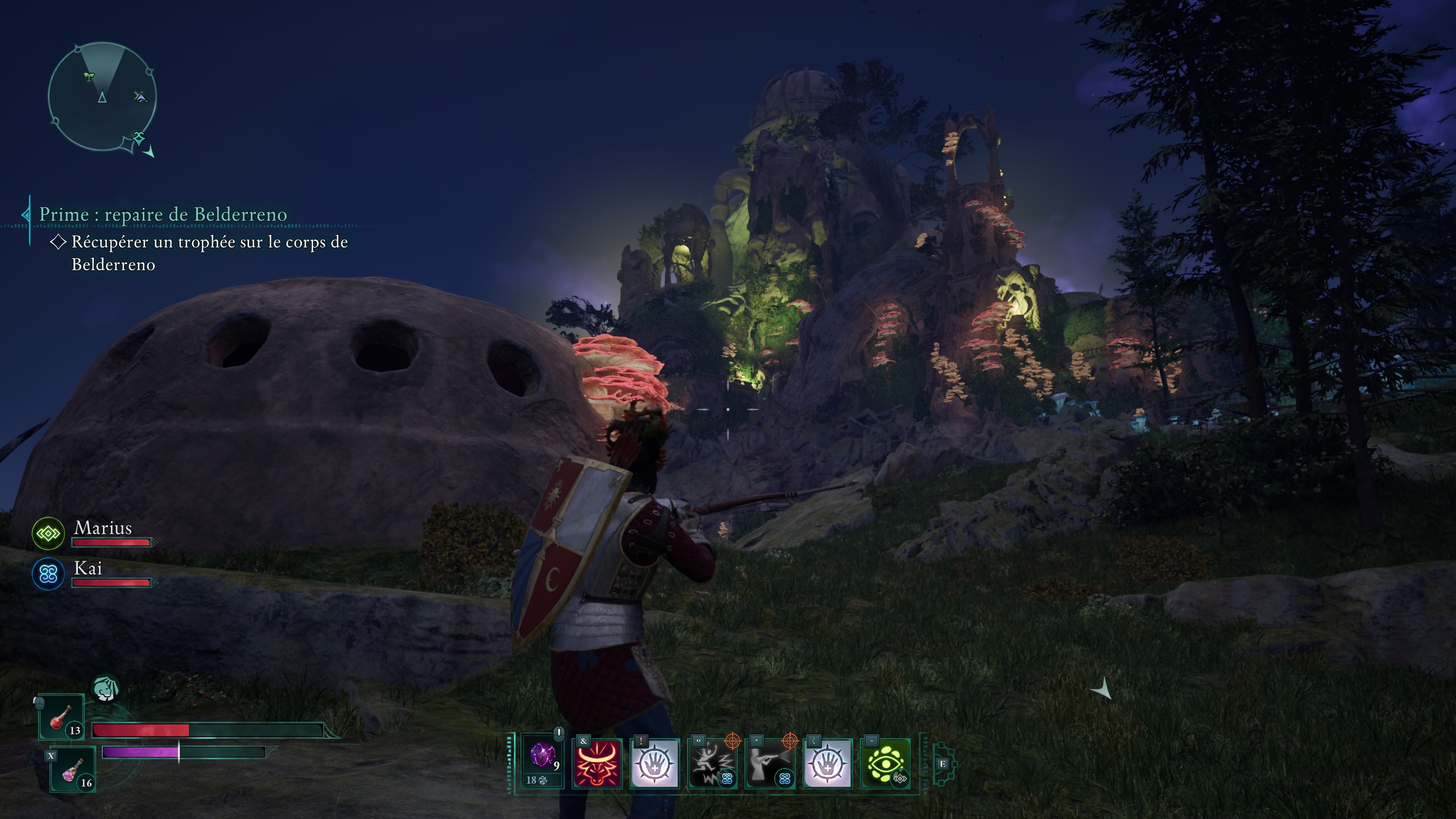Select the Belderreno bounty quest tracker
Viewport: 1456px width, 819px height.
click(163, 214)
